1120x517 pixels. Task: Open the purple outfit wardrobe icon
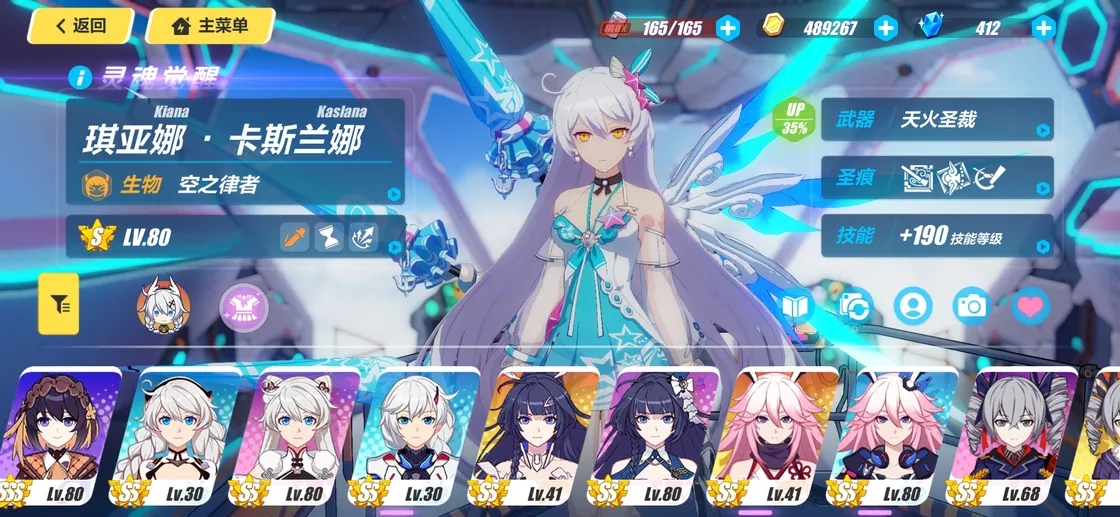pyautogui.click(x=238, y=304)
